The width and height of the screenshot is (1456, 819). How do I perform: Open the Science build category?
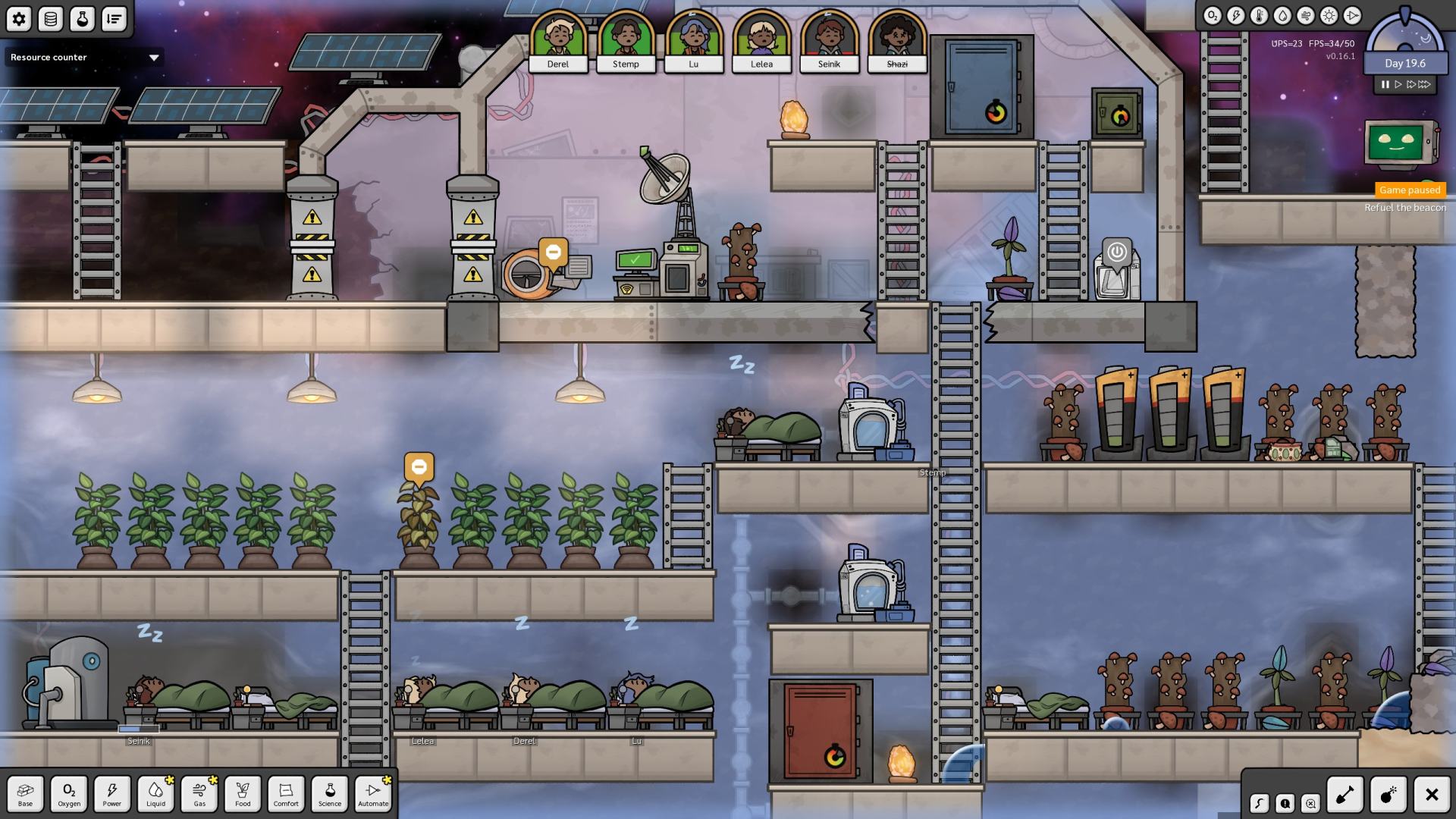pos(330,794)
